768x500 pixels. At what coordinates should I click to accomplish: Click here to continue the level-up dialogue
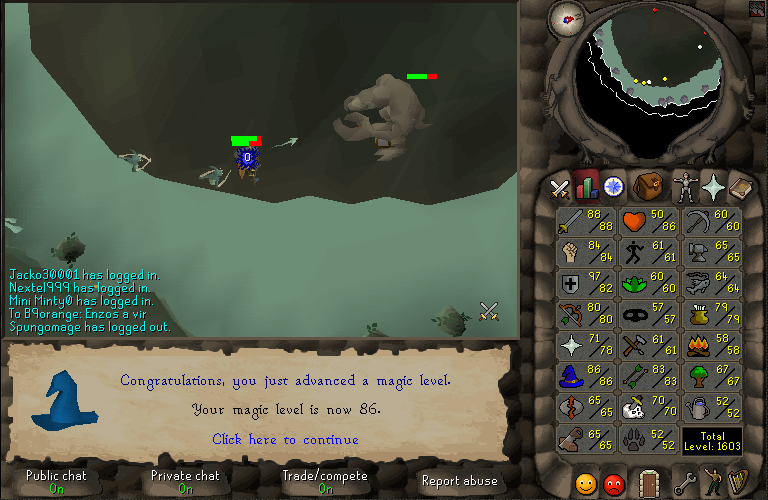[x=285, y=439]
